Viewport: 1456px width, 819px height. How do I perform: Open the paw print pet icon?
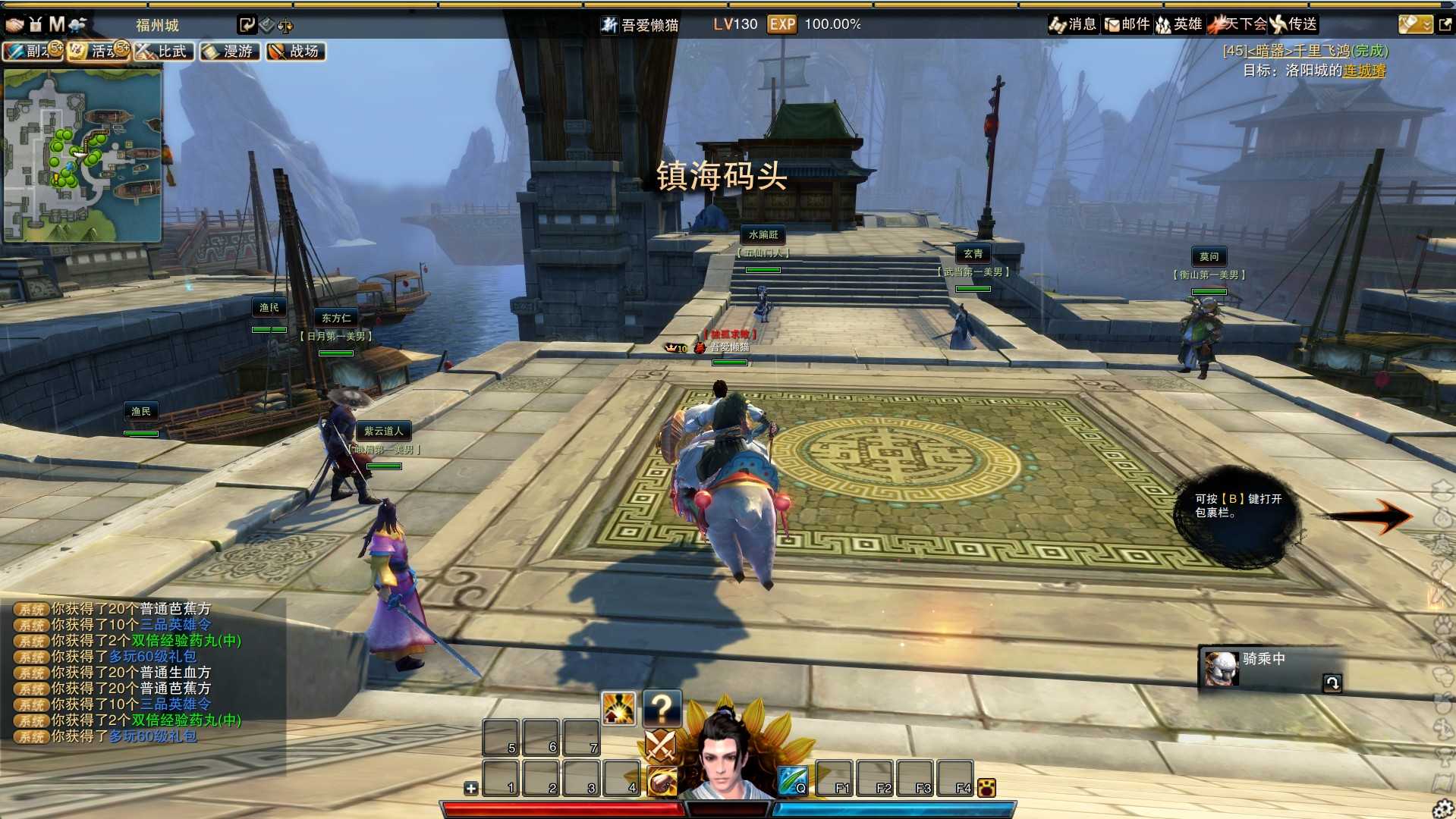pos(986,788)
